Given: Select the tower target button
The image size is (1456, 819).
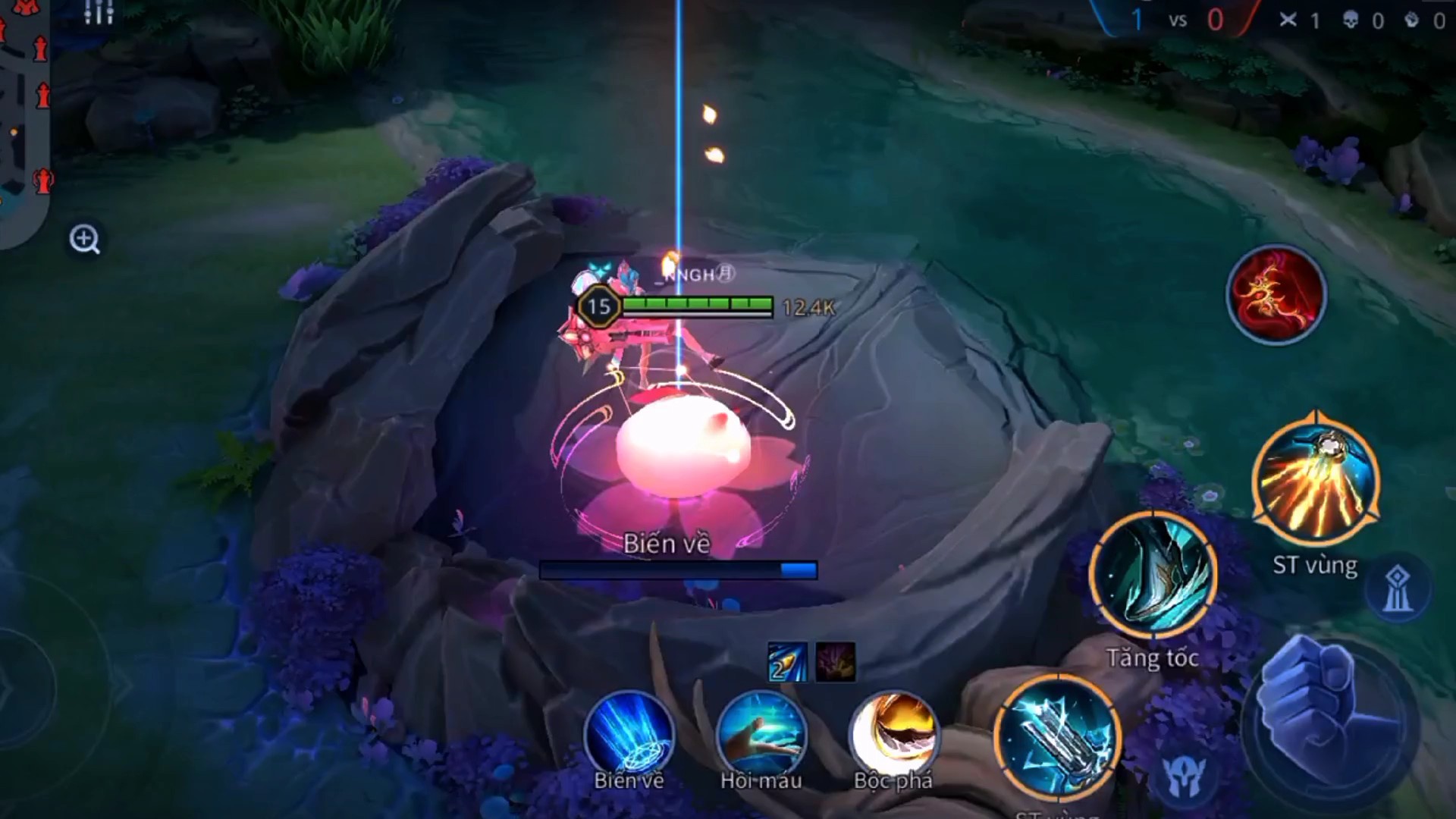Looking at the screenshot, I should click(1398, 588).
